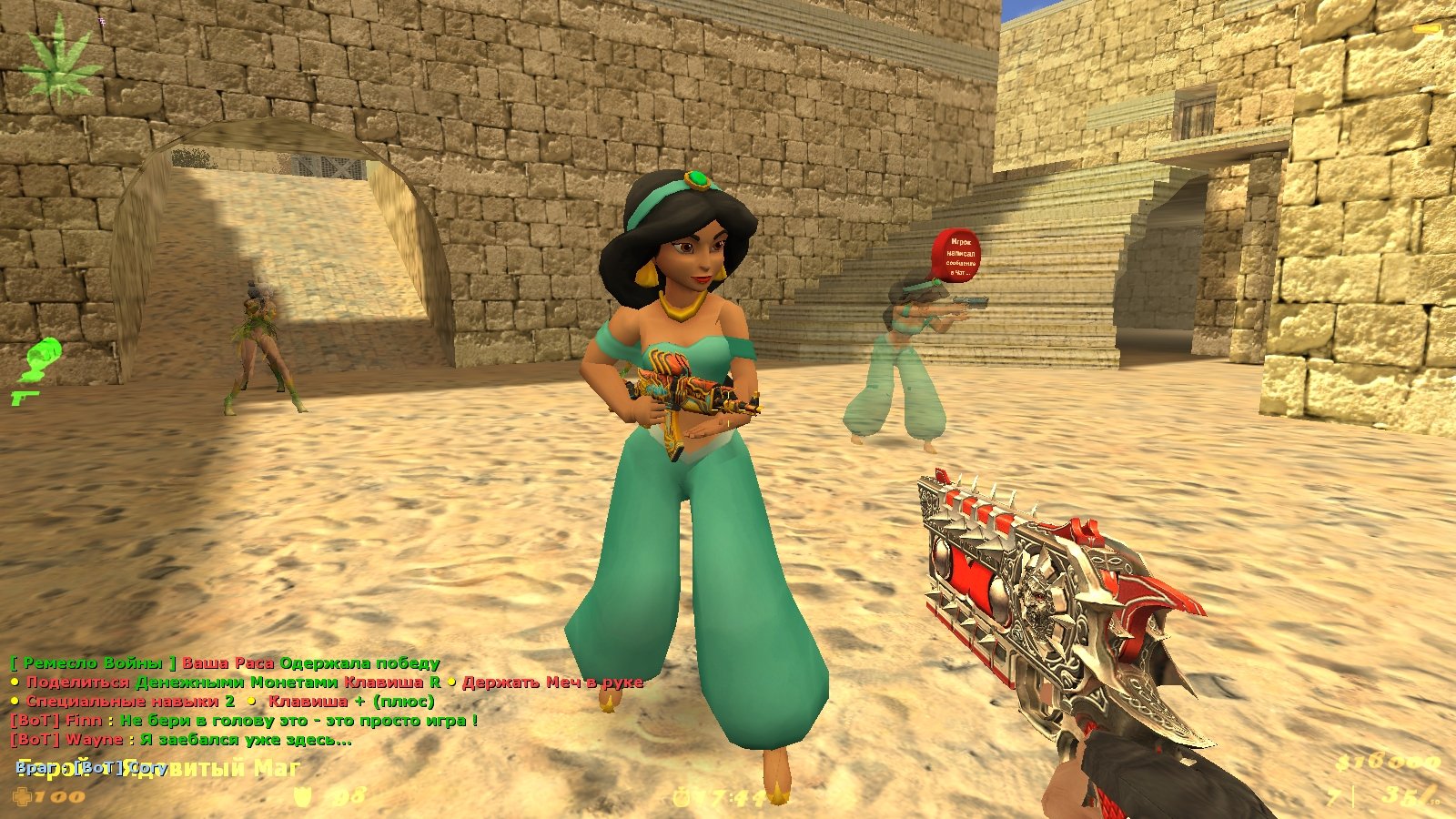Click Wayne's bot chat message
The height and width of the screenshot is (819, 1456).
pos(180,740)
